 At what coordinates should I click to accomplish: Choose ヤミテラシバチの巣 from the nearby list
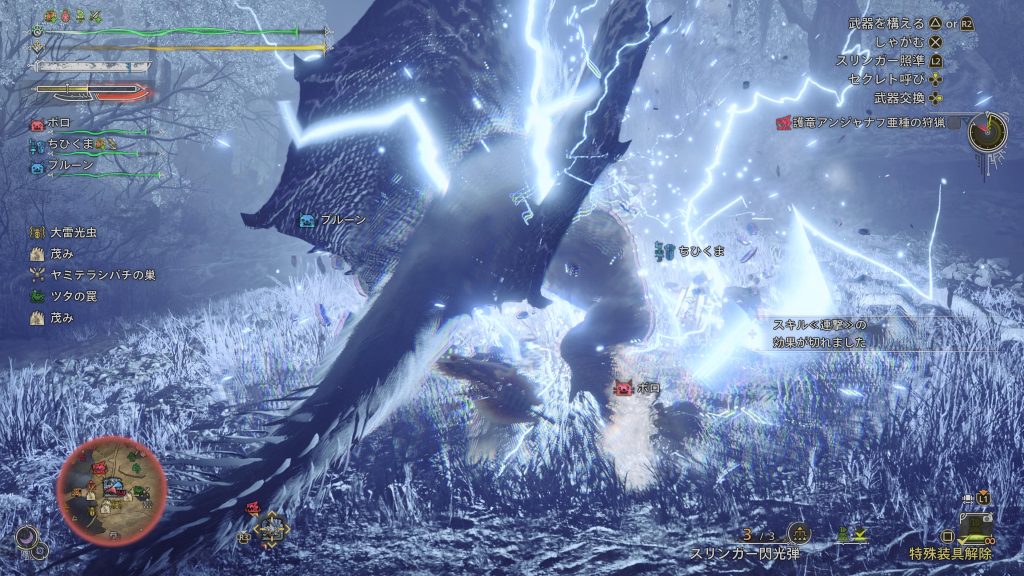[x=94, y=275]
